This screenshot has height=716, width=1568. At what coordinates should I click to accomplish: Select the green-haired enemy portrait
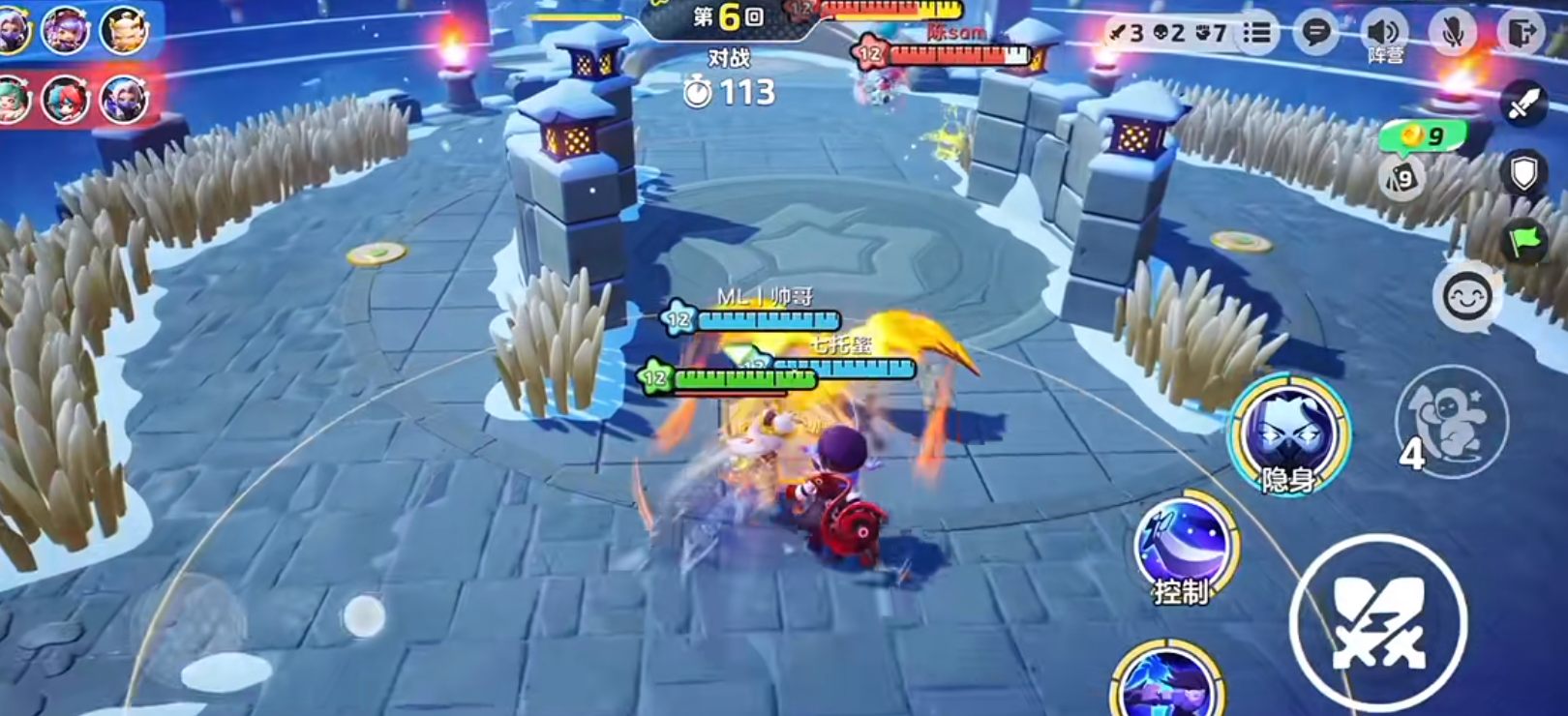13,99
